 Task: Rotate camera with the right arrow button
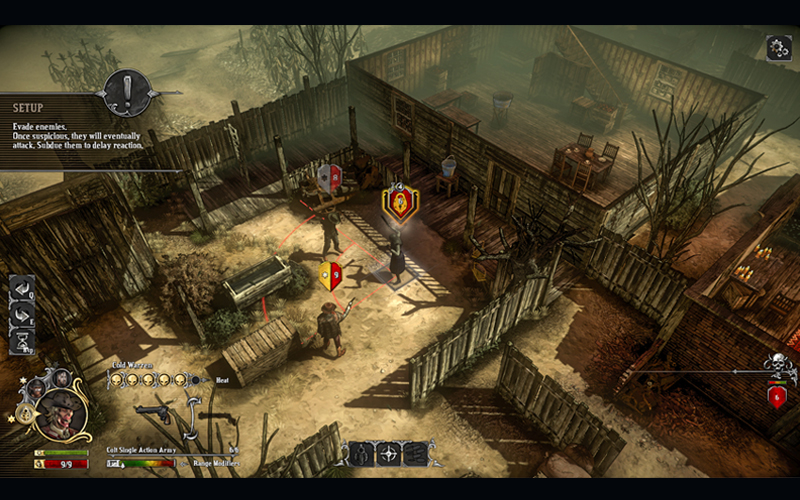(22, 314)
